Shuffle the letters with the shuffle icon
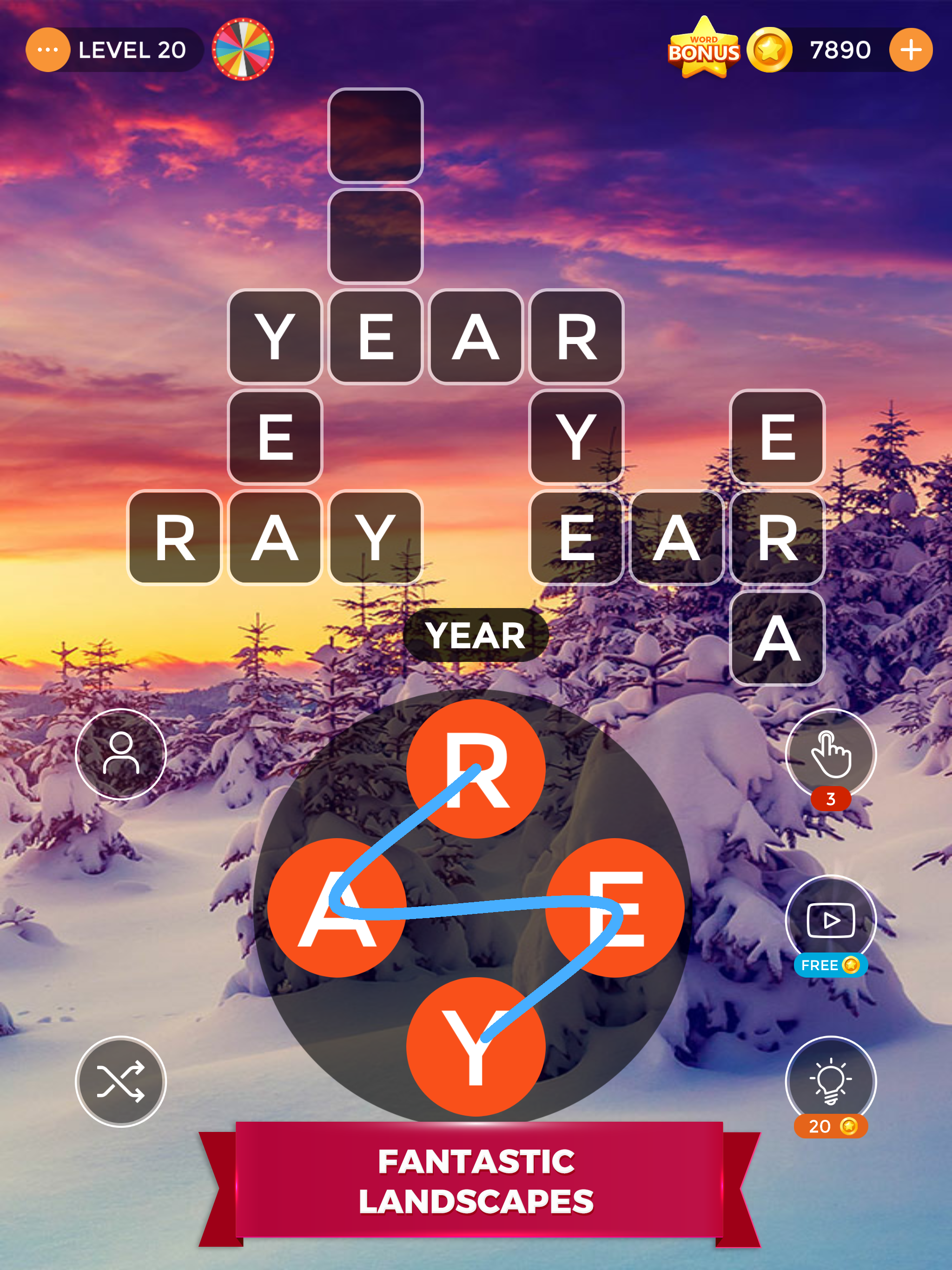952x1270 pixels. click(x=122, y=1082)
